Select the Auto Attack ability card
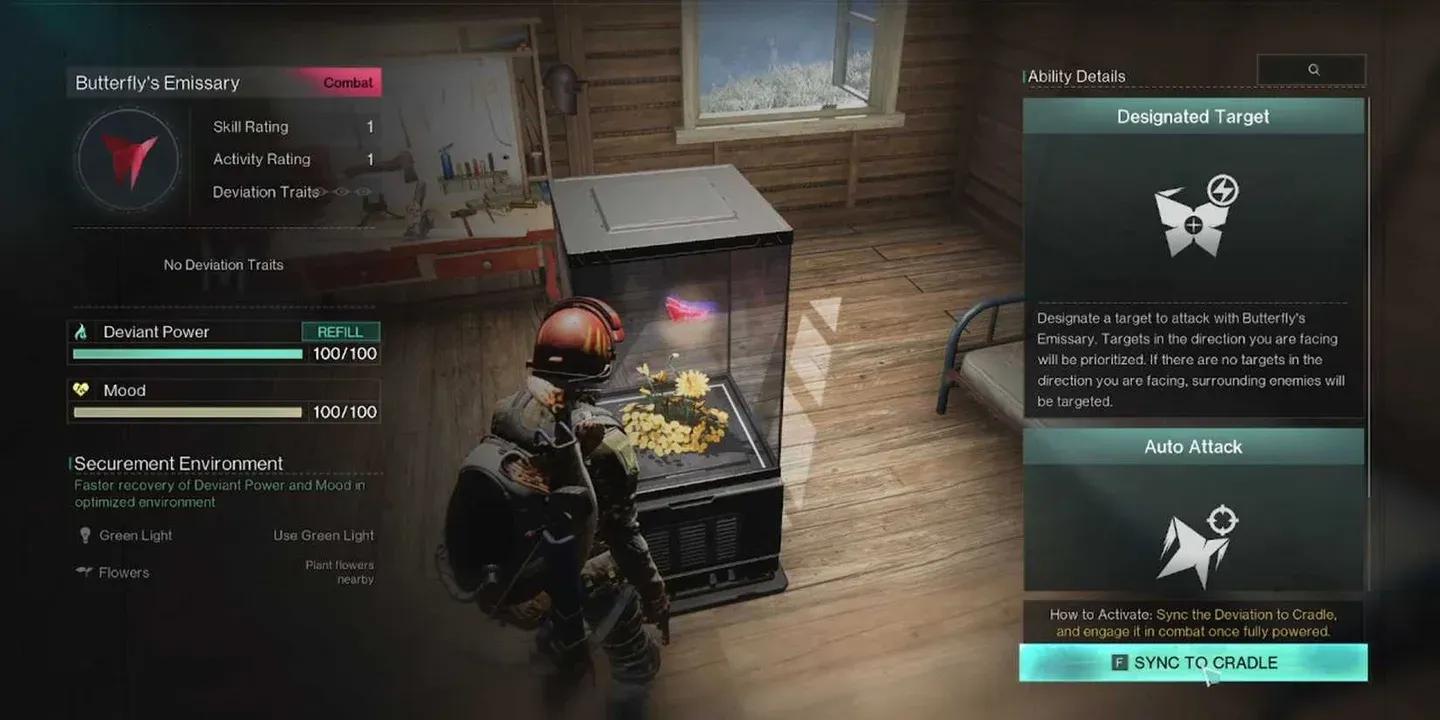Screen dimensions: 1440x720 coord(1193,510)
